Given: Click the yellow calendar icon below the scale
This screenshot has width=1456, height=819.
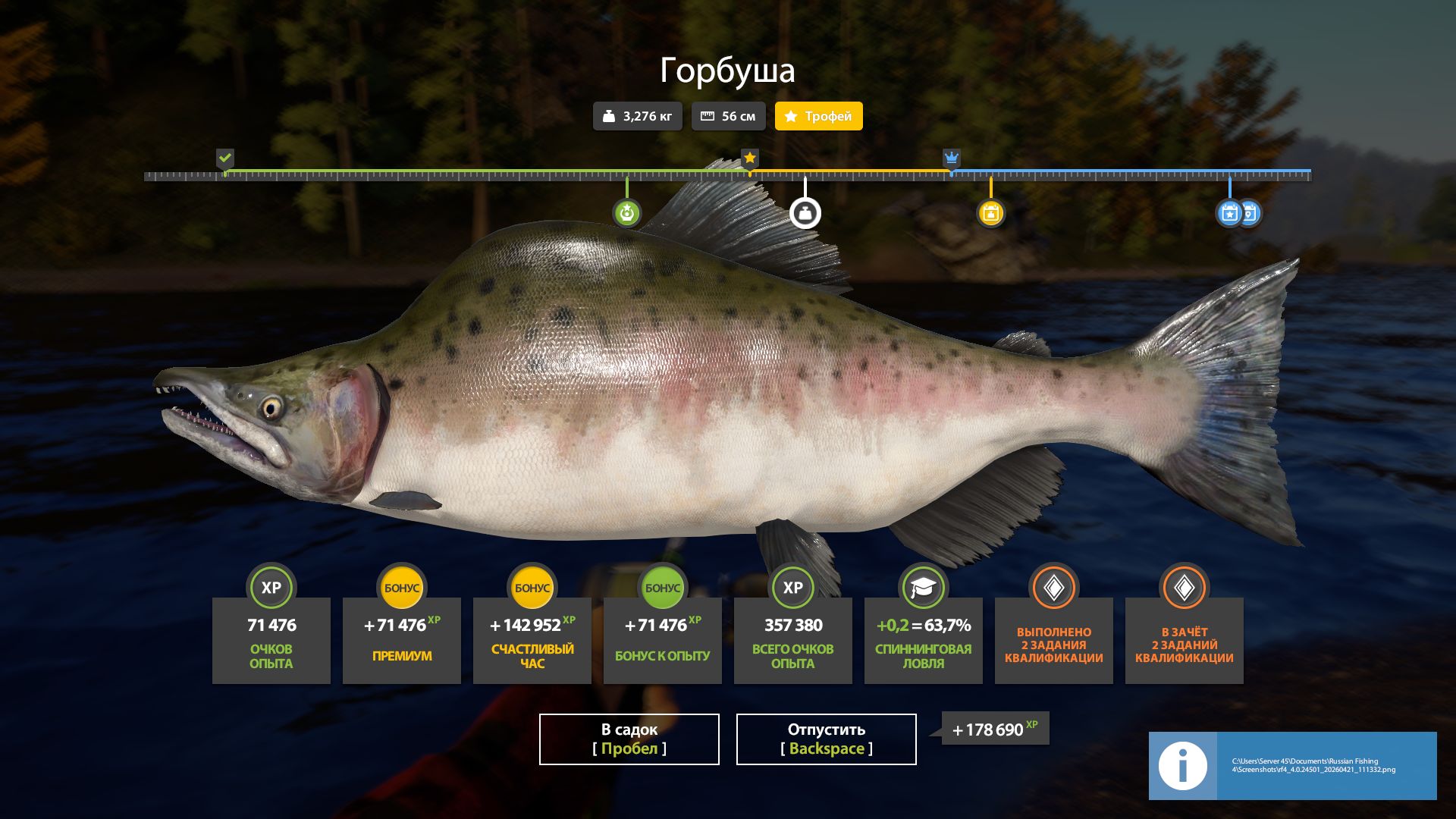Looking at the screenshot, I should (x=990, y=213).
